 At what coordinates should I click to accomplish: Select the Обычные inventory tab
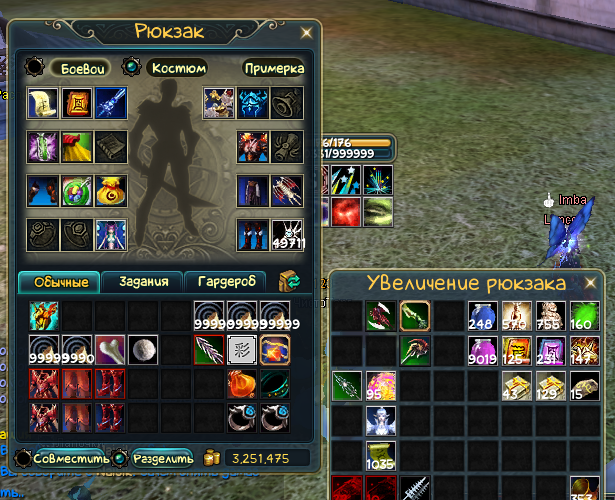pyautogui.click(x=59, y=282)
